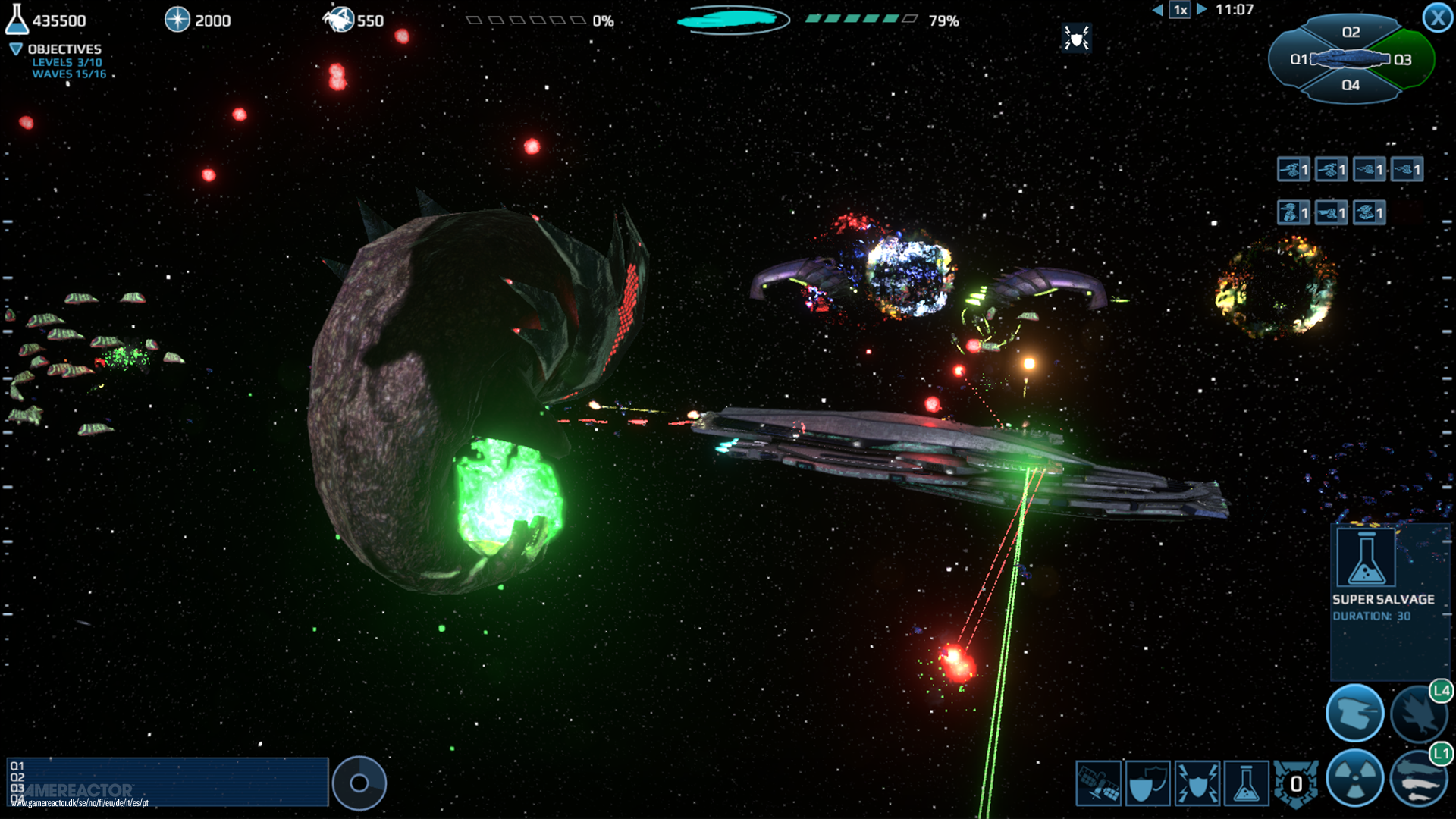Toggle quadrant Q2 on the quadrant wheel

(x=1351, y=32)
